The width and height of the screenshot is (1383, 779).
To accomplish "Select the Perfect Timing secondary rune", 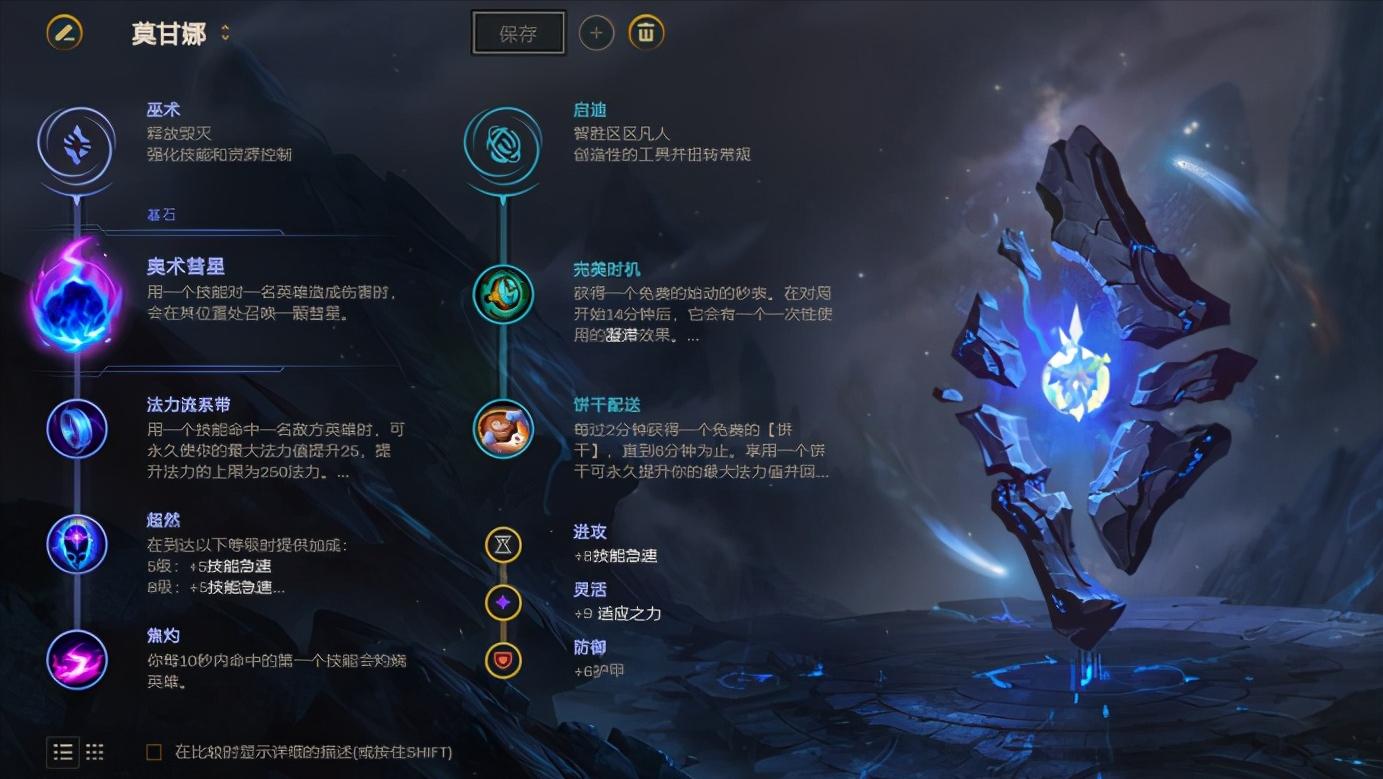I will (x=502, y=295).
